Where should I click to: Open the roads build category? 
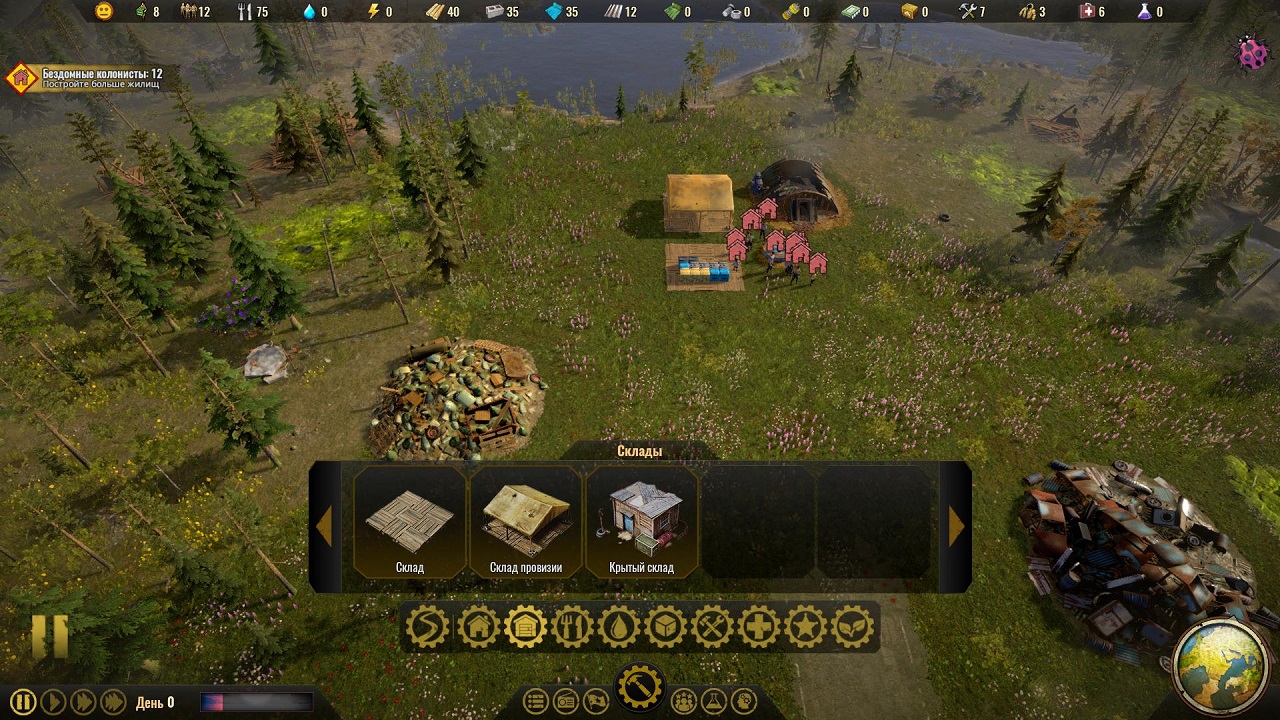(x=428, y=627)
